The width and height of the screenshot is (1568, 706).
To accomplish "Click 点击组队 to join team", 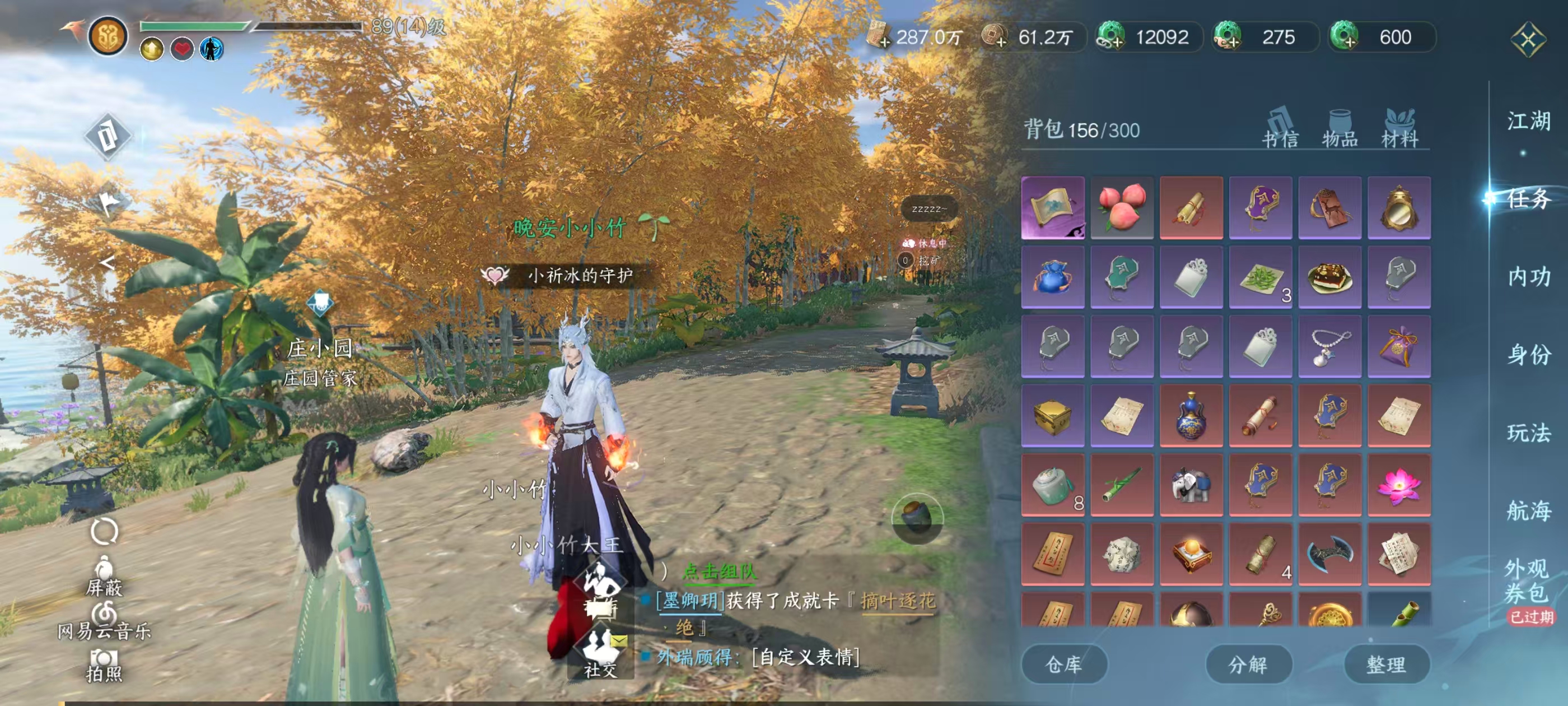I will pyautogui.click(x=719, y=572).
